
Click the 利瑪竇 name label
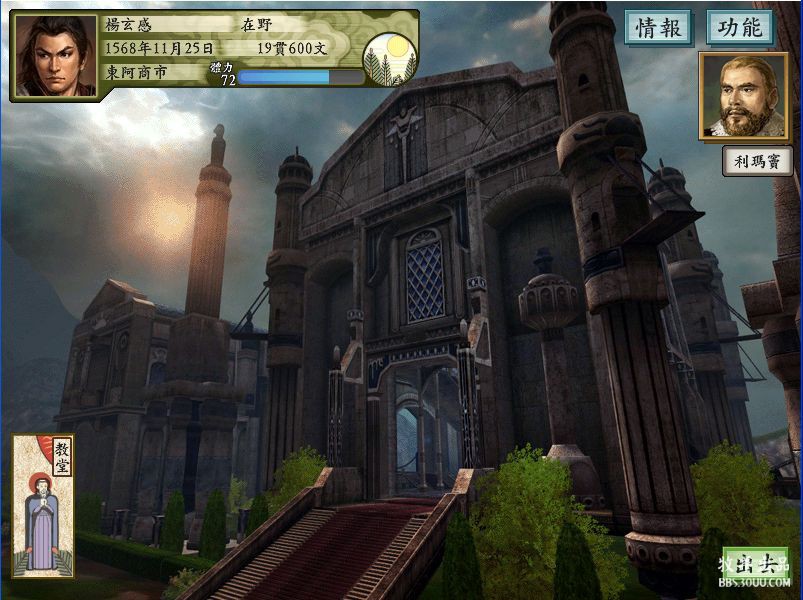[757, 161]
